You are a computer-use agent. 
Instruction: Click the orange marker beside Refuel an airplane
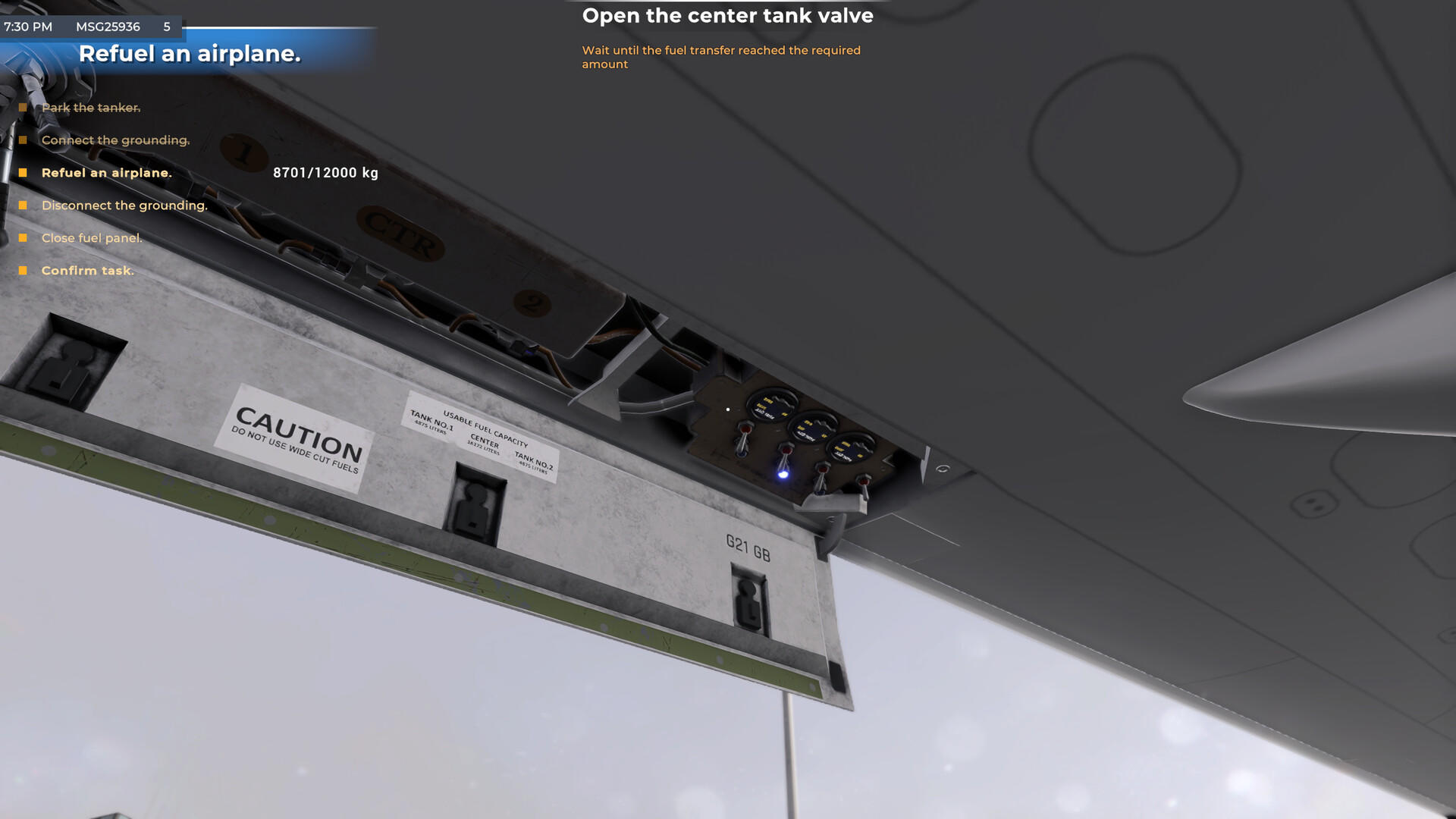tap(25, 173)
